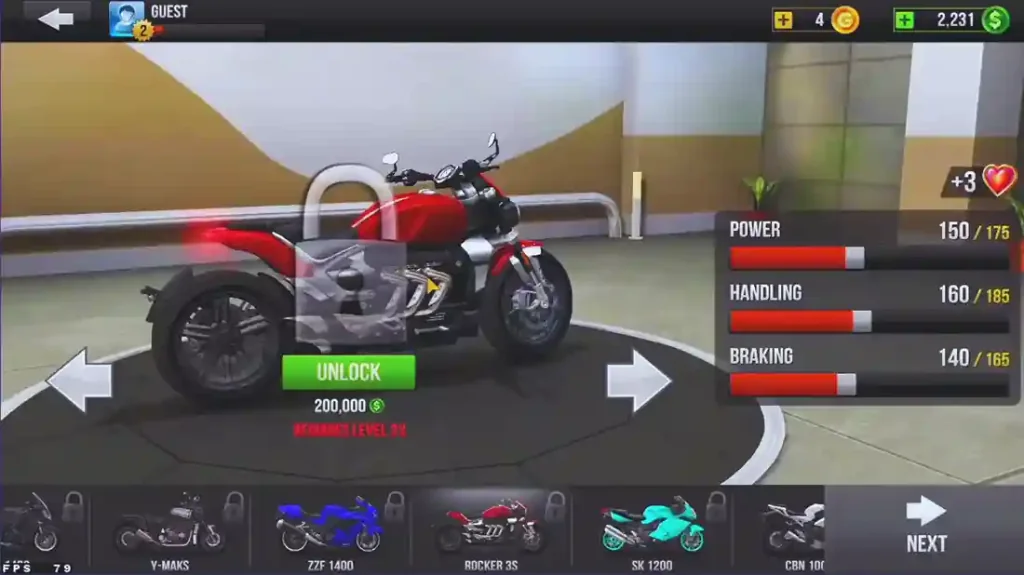Add more gold coins with plus button
Viewport: 1024px width, 575px height.
tap(784, 20)
